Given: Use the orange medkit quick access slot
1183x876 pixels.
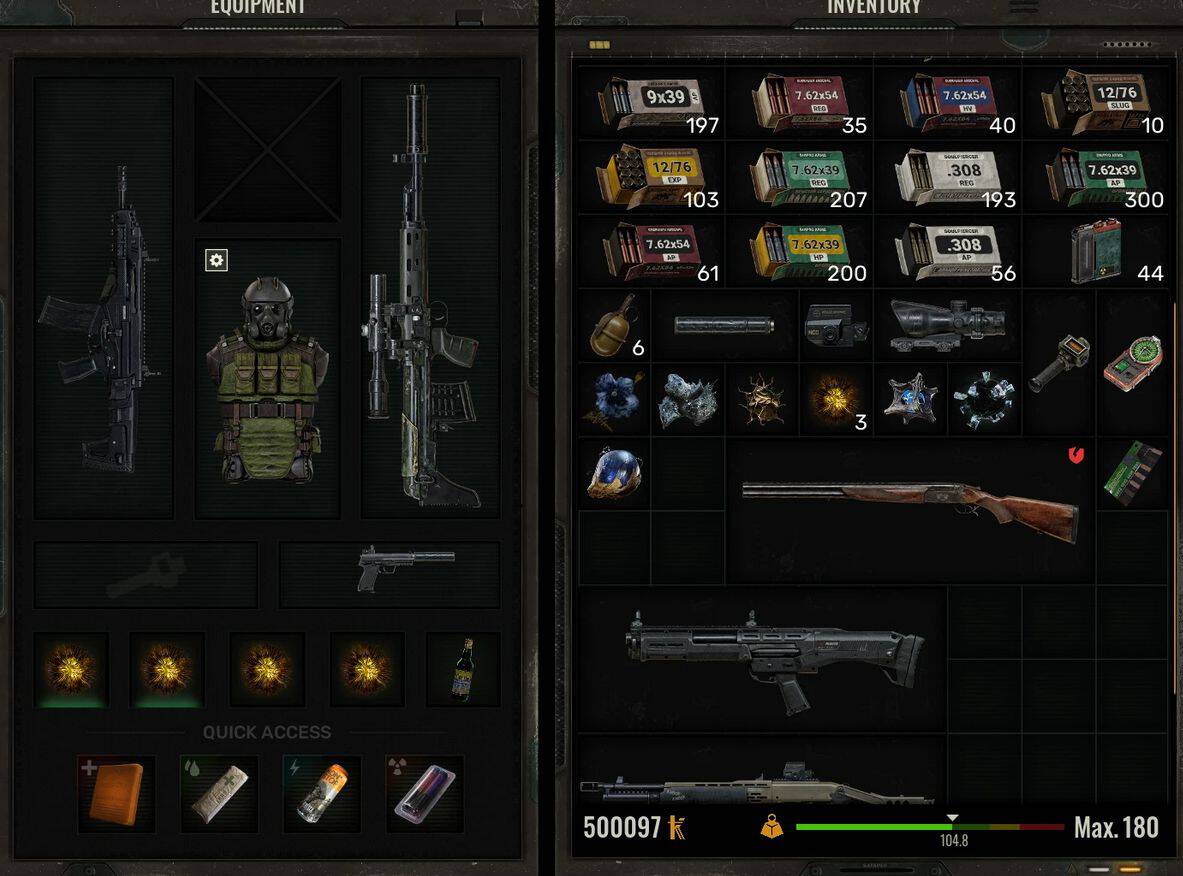Looking at the screenshot, I should coord(116,794).
